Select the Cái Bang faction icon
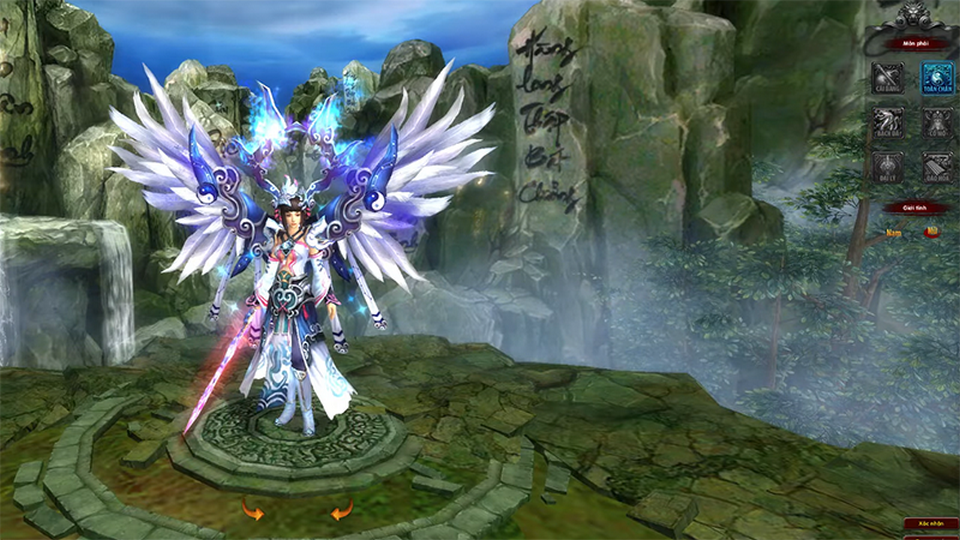This screenshot has height=540, width=960. pyautogui.click(x=887, y=78)
